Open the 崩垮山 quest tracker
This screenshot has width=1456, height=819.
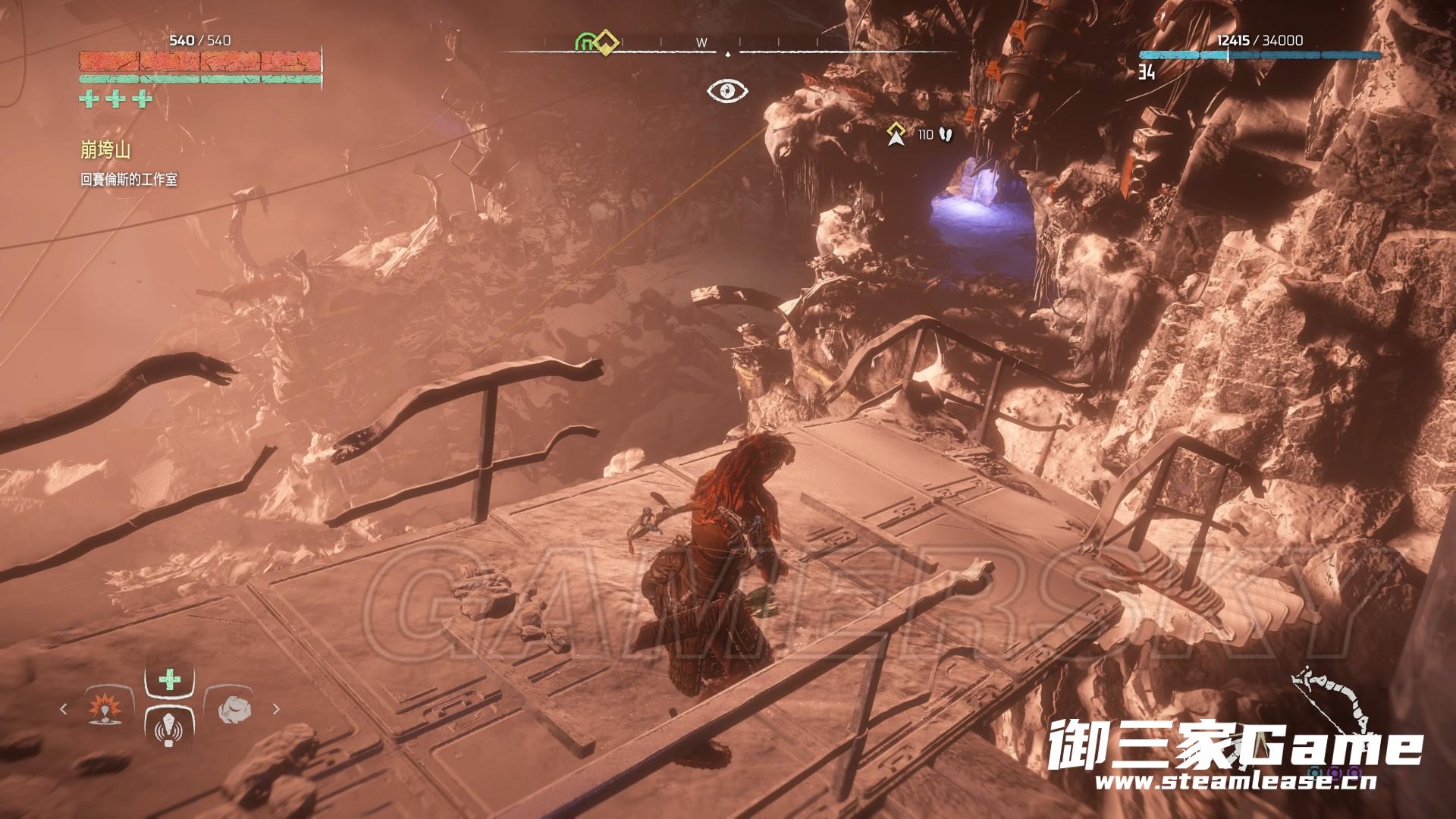pyautogui.click(x=105, y=150)
